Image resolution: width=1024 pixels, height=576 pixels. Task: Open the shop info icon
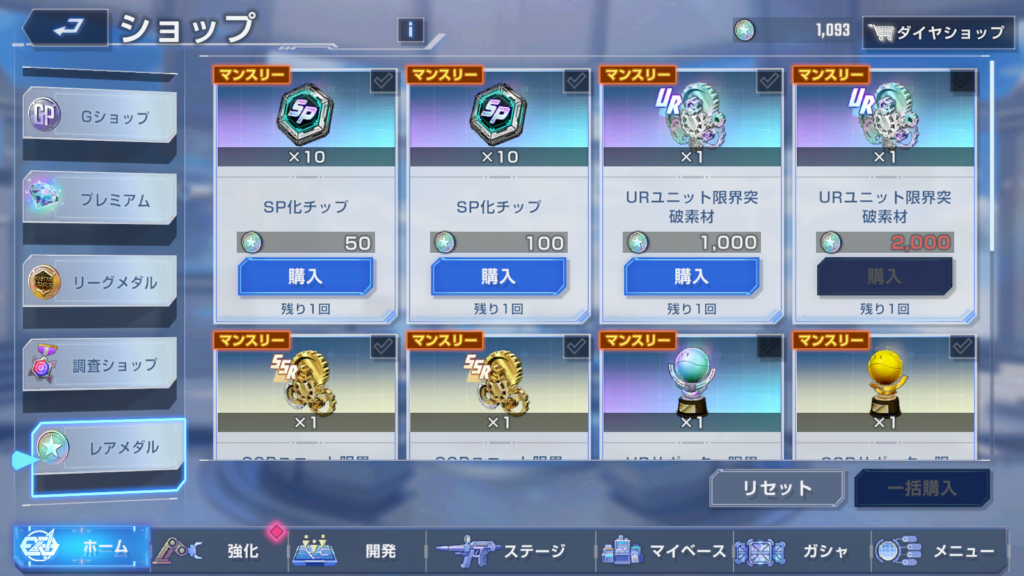(410, 30)
